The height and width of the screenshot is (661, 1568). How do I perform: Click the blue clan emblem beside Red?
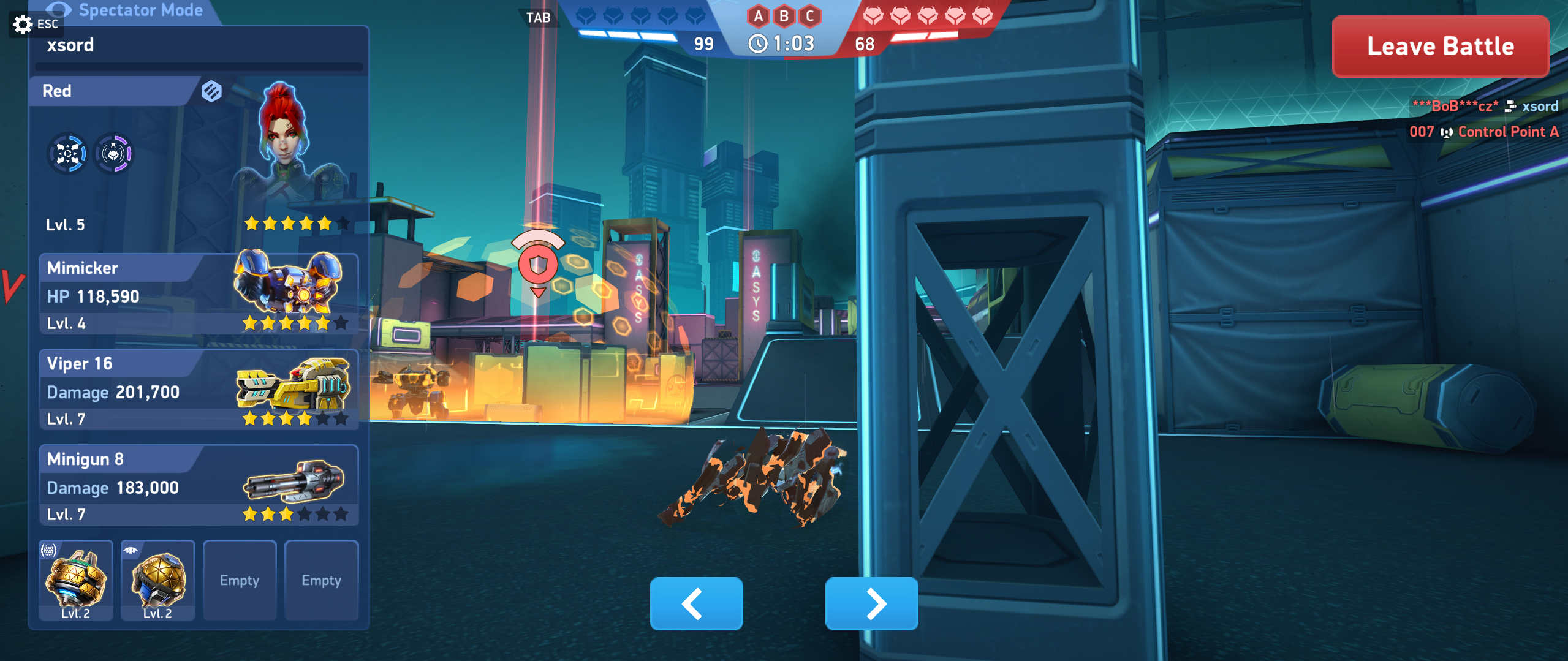coord(211,91)
